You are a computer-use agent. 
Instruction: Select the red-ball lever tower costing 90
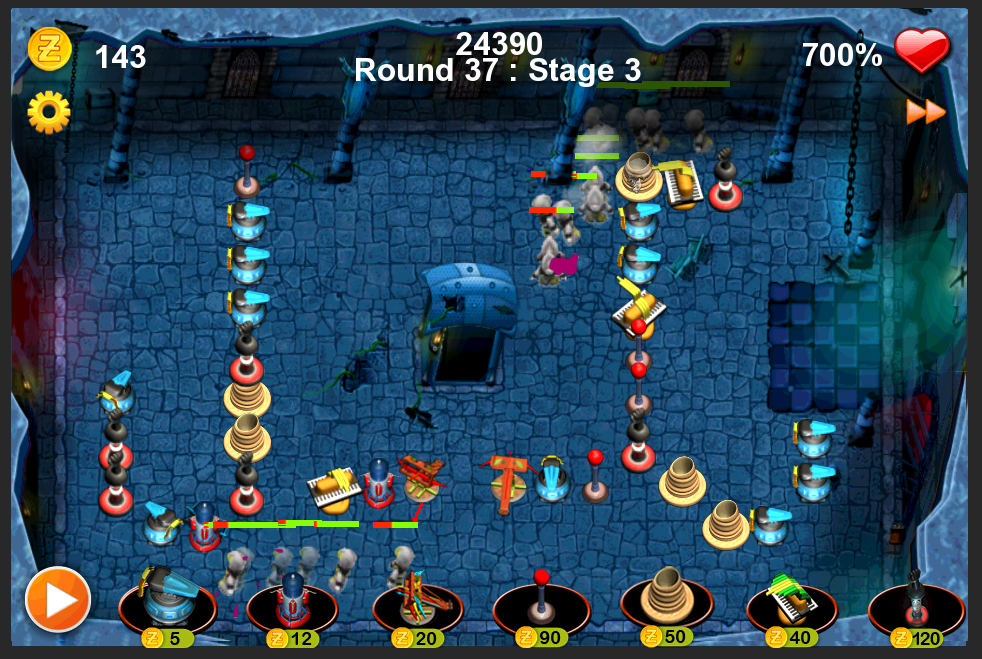pyautogui.click(x=541, y=600)
